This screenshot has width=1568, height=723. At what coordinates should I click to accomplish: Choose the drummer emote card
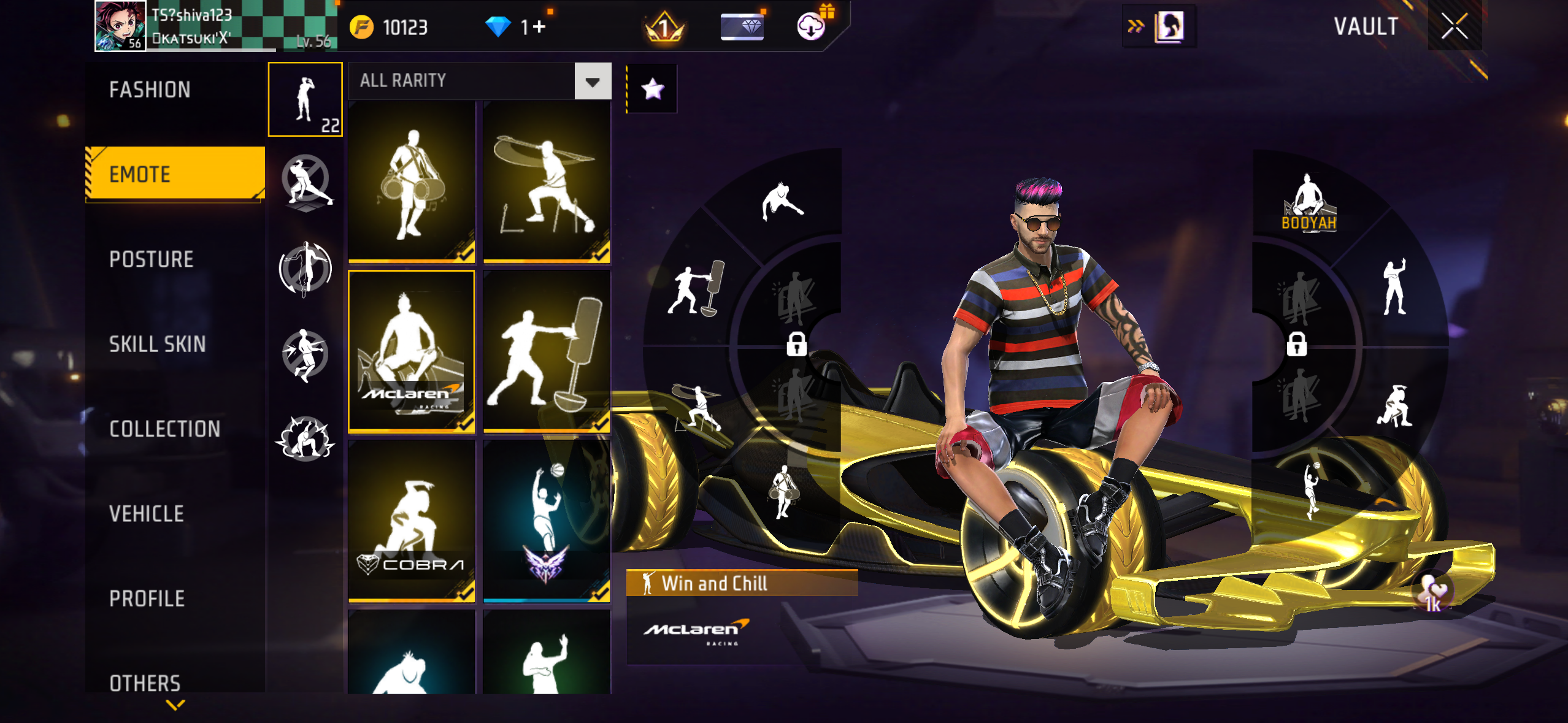click(x=412, y=182)
